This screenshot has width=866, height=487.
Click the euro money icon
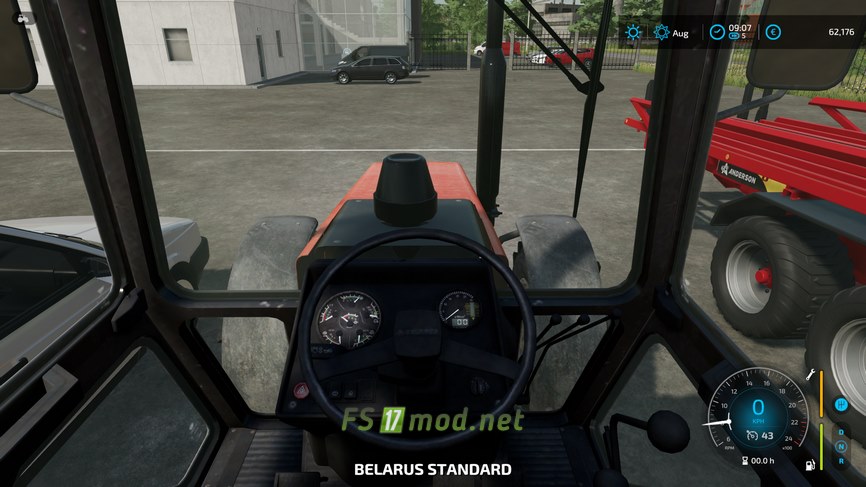pyautogui.click(x=773, y=32)
